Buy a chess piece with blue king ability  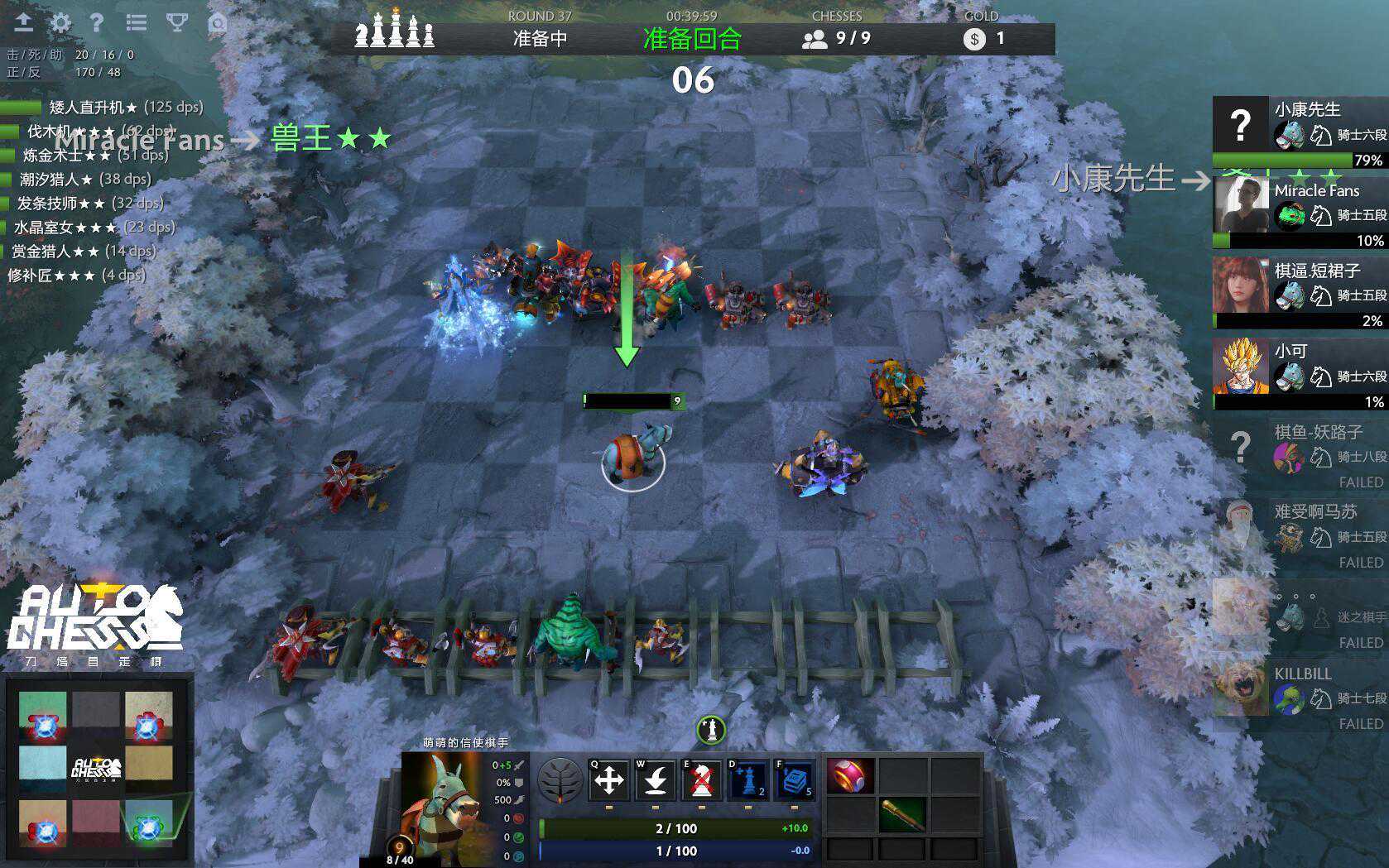click(x=748, y=779)
